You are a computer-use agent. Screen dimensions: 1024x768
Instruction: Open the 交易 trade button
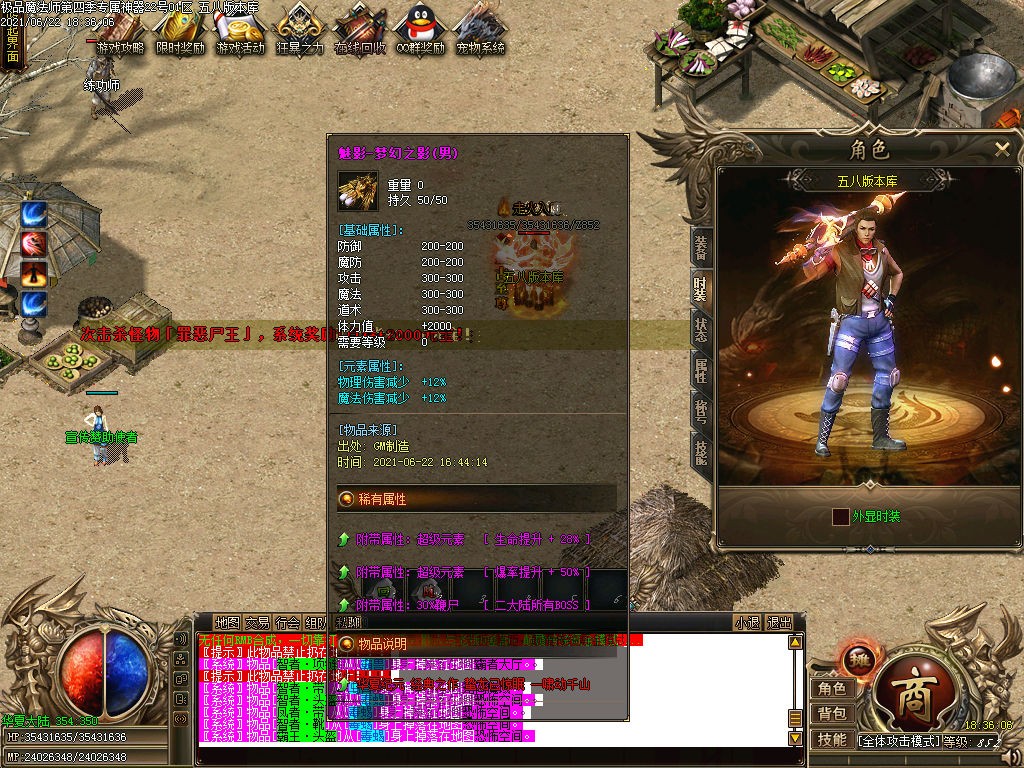pos(257,623)
